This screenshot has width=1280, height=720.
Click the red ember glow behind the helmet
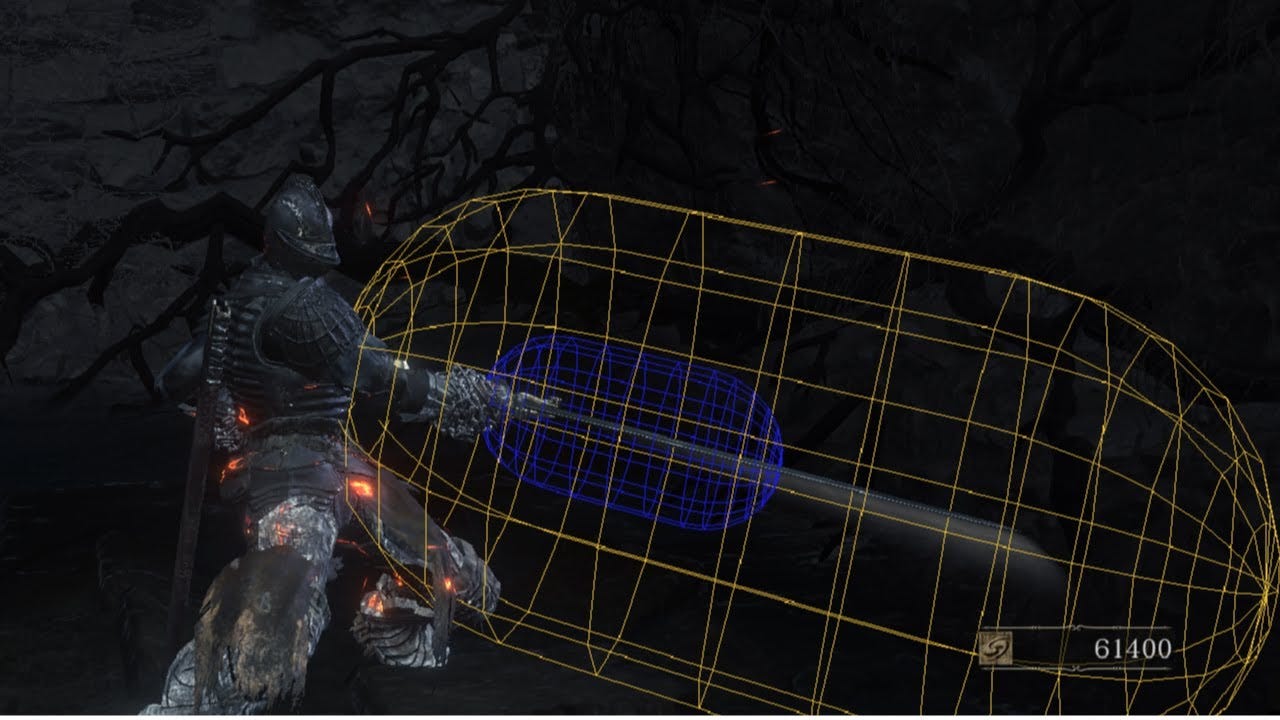click(x=368, y=210)
